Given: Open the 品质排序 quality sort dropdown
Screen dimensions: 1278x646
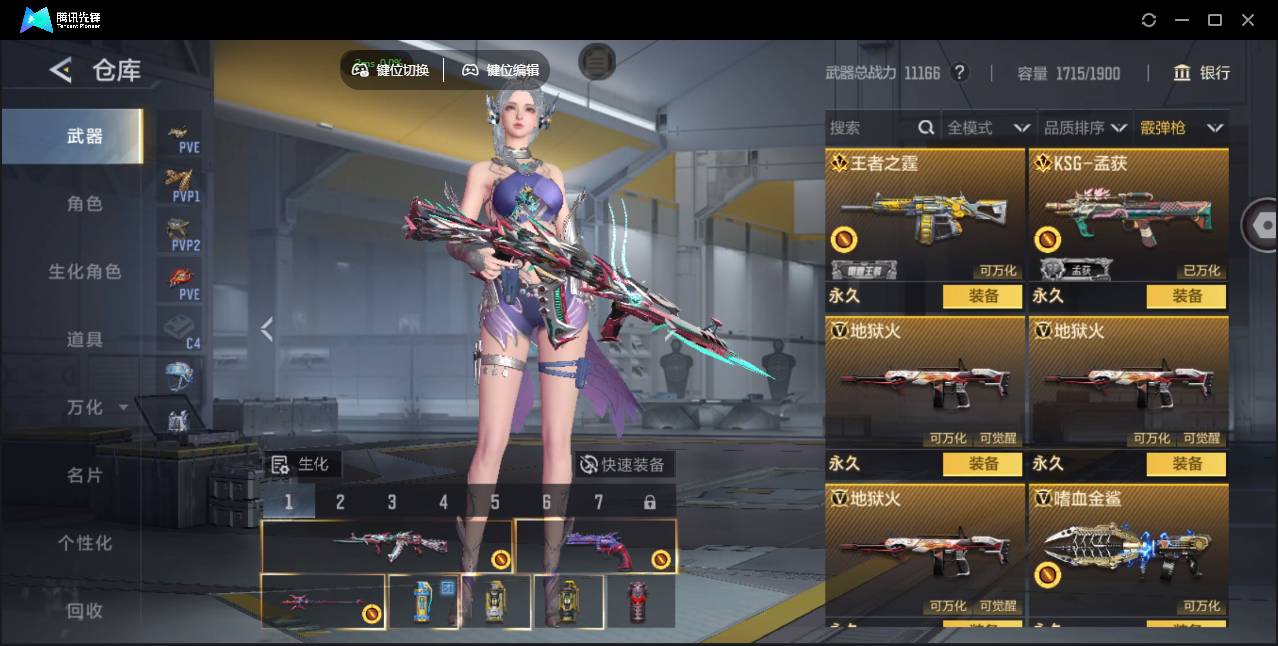Looking at the screenshot, I should [x=1085, y=128].
